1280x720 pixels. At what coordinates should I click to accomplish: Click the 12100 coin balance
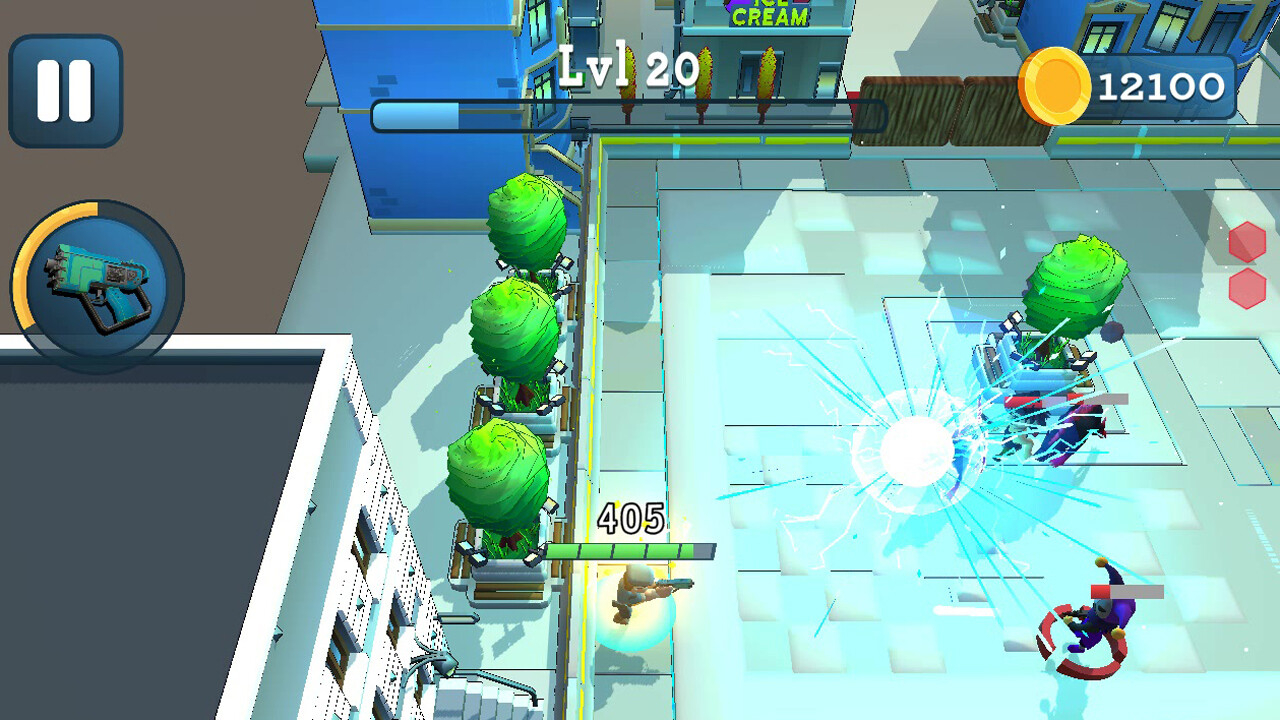point(1160,86)
